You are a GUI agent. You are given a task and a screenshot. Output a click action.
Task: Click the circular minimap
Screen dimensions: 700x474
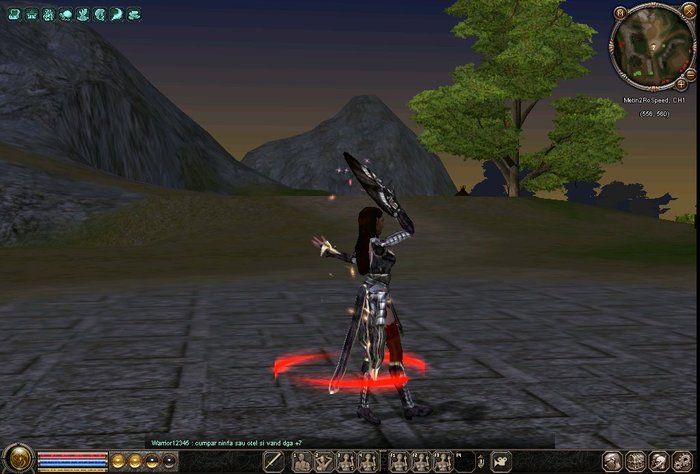651,45
